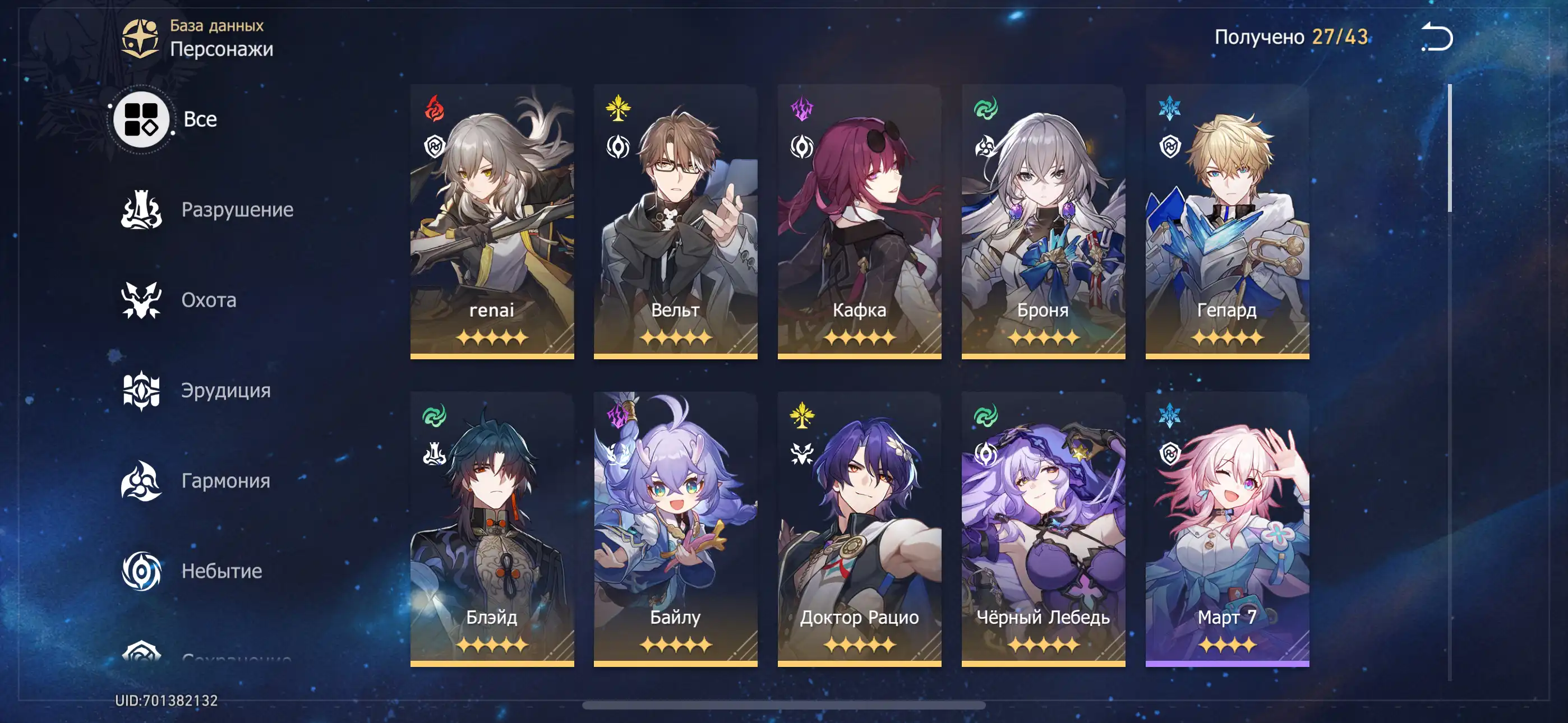This screenshot has width=1568, height=723.
Task: Open the Броня character card
Action: 1043,221
